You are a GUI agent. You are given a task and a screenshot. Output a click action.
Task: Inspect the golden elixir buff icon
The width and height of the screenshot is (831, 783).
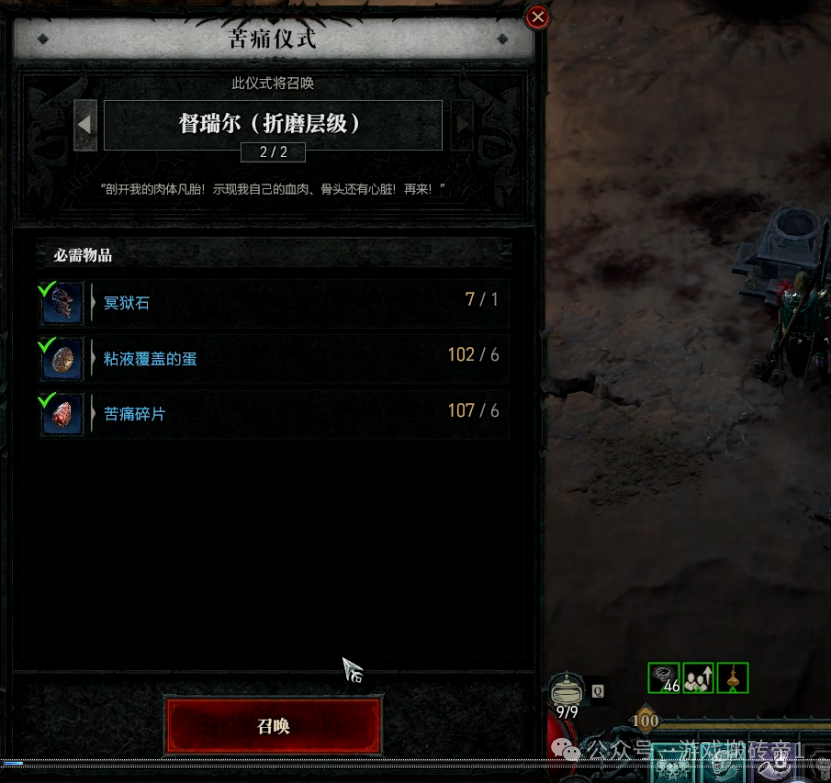(x=733, y=678)
